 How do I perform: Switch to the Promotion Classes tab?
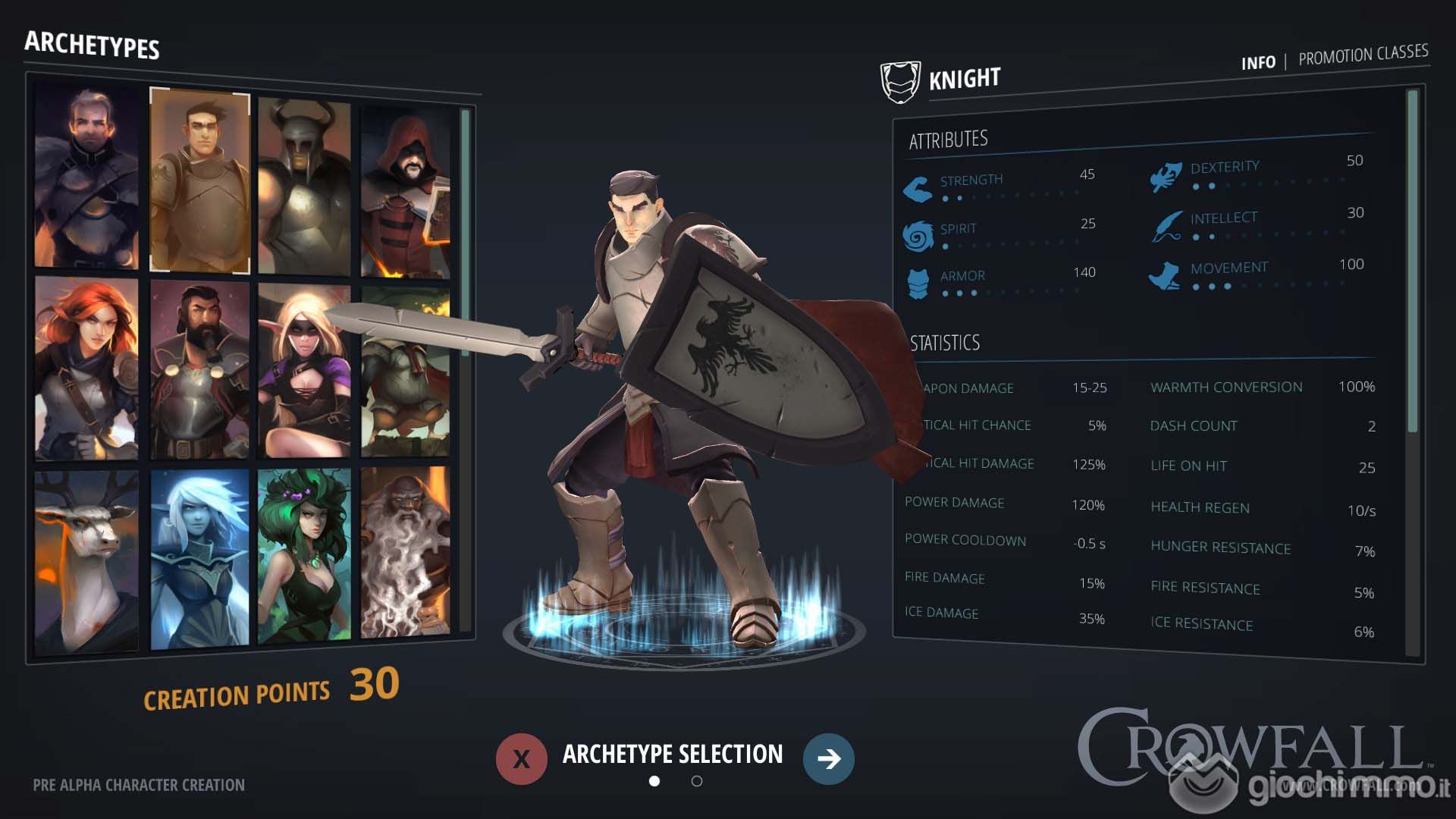(1363, 55)
